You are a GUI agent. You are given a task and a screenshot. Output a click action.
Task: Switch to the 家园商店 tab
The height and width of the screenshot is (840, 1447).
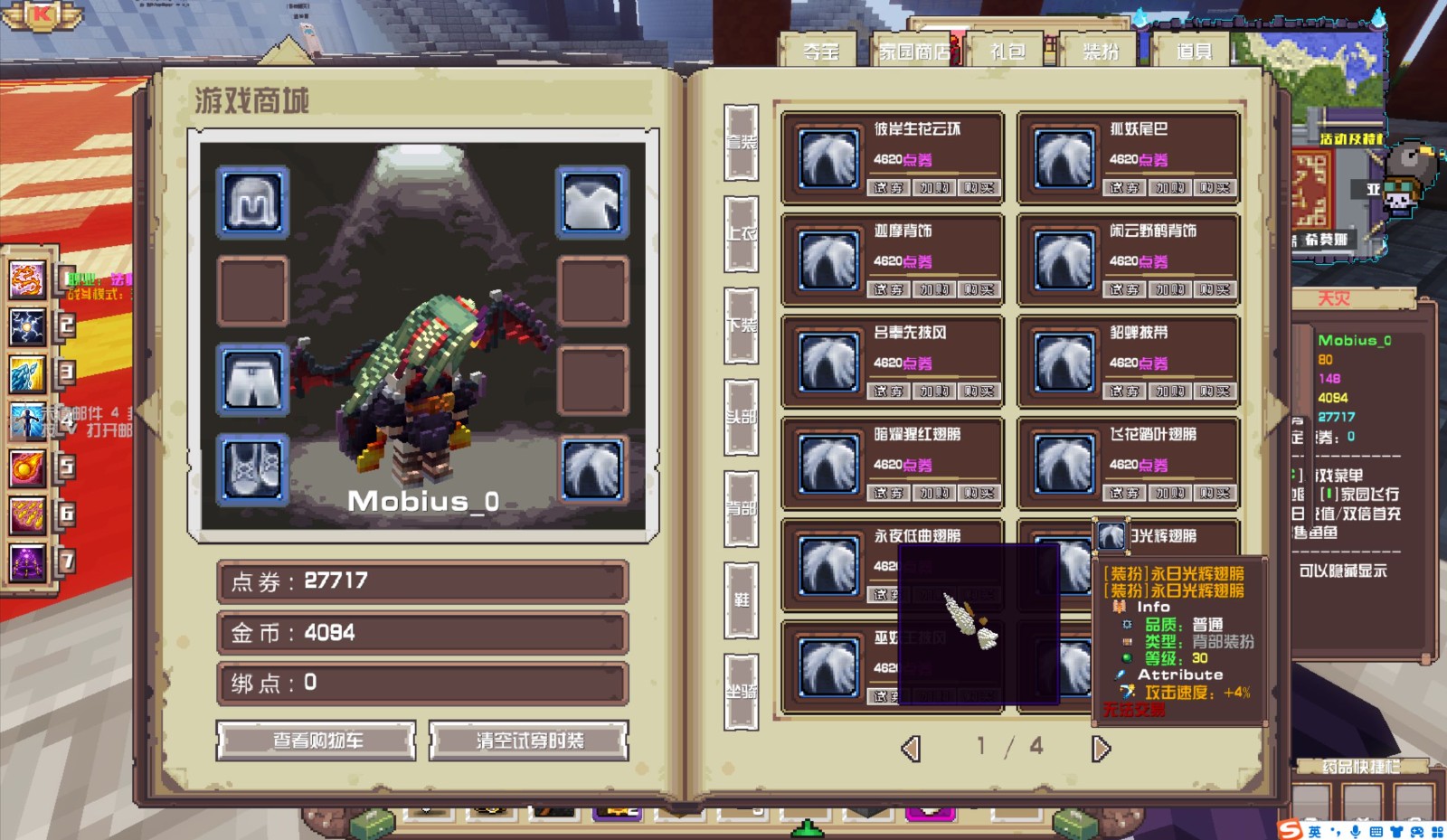[915, 52]
